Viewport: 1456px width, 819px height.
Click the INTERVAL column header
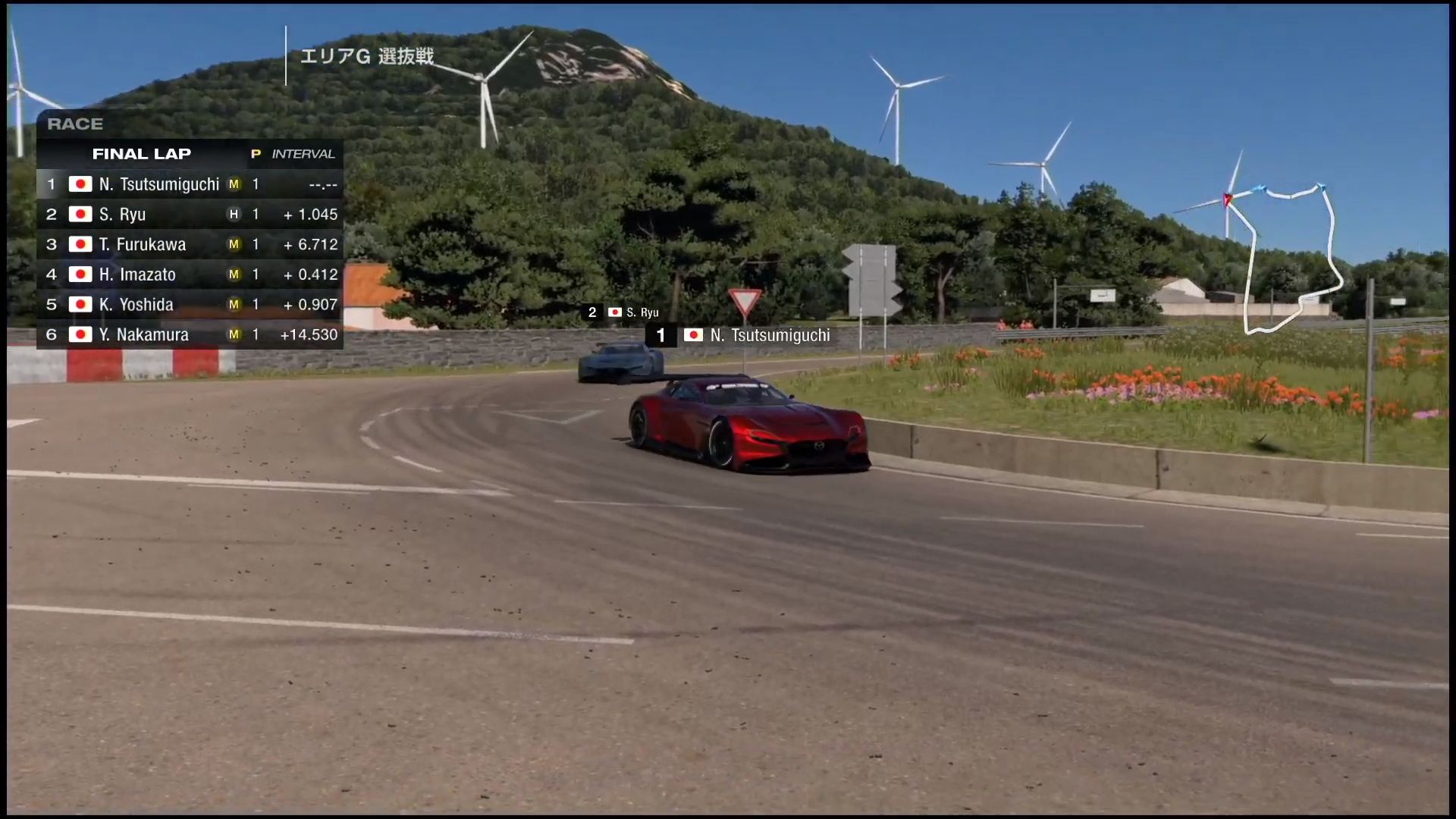(303, 154)
